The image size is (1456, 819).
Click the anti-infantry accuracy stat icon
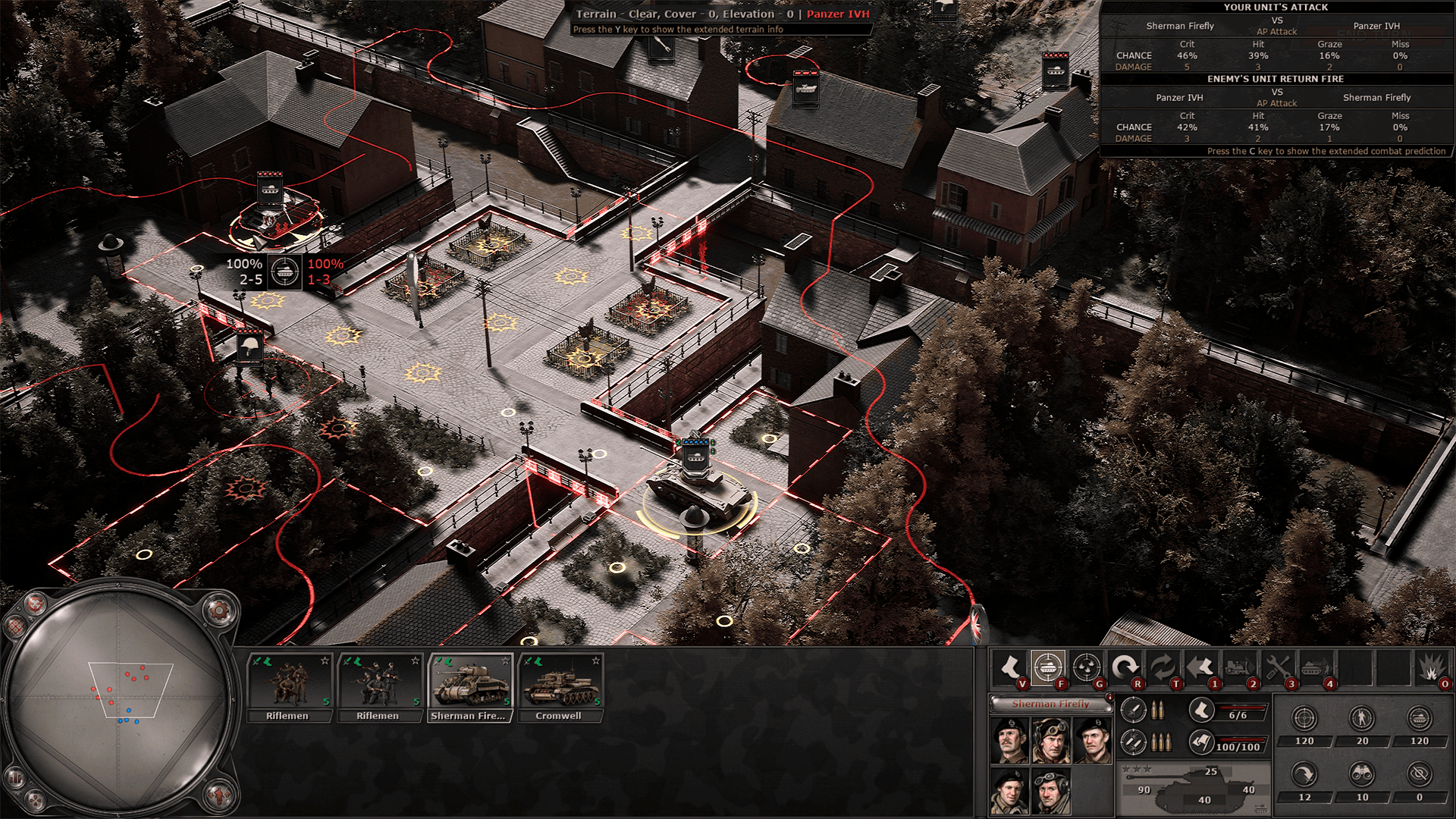tap(1362, 717)
